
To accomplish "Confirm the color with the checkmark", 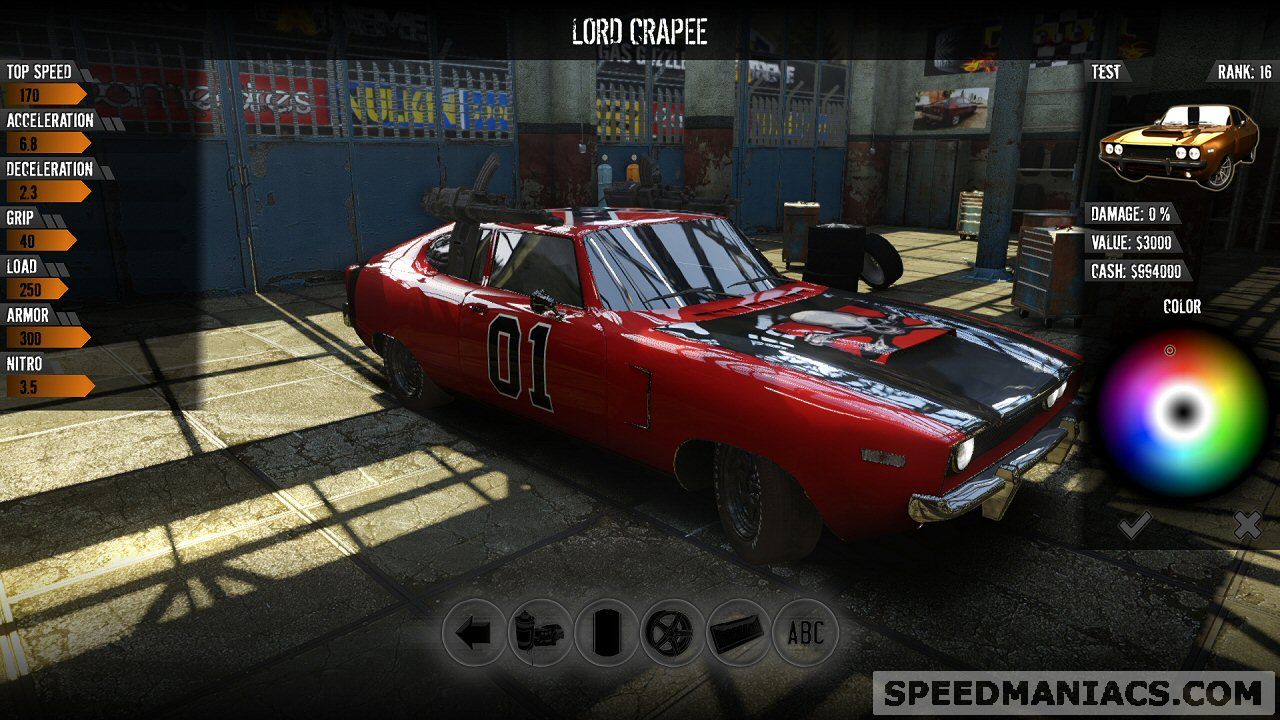I will [1134, 524].
